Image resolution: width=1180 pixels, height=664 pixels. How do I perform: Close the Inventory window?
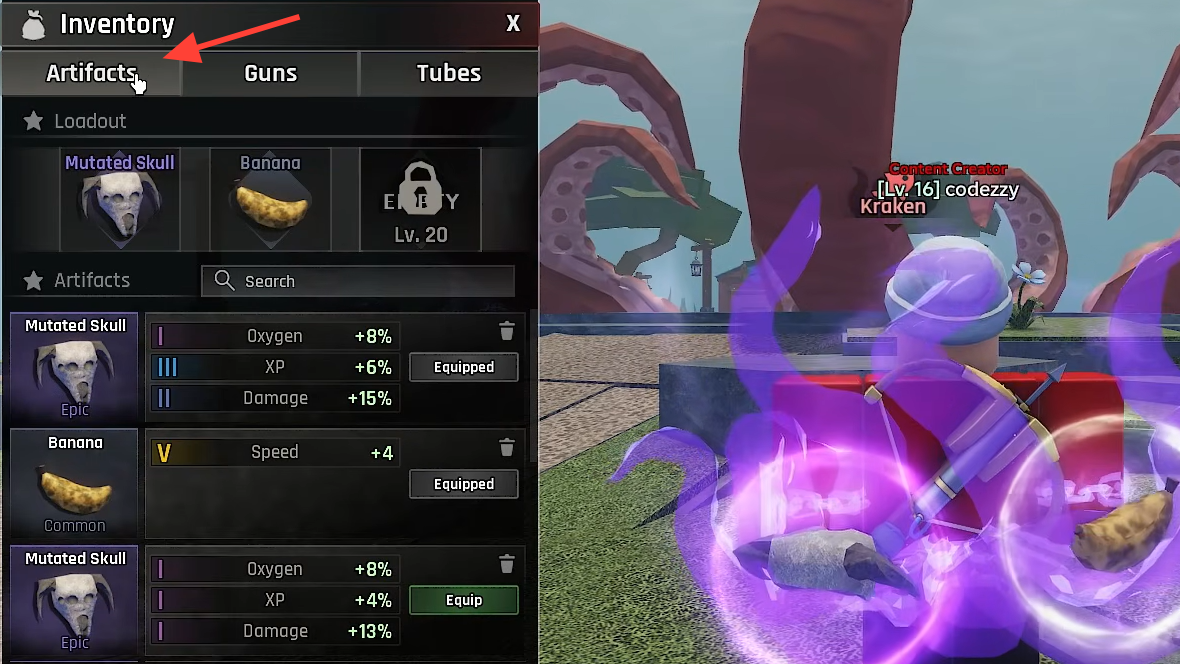(x=513, y=23)
